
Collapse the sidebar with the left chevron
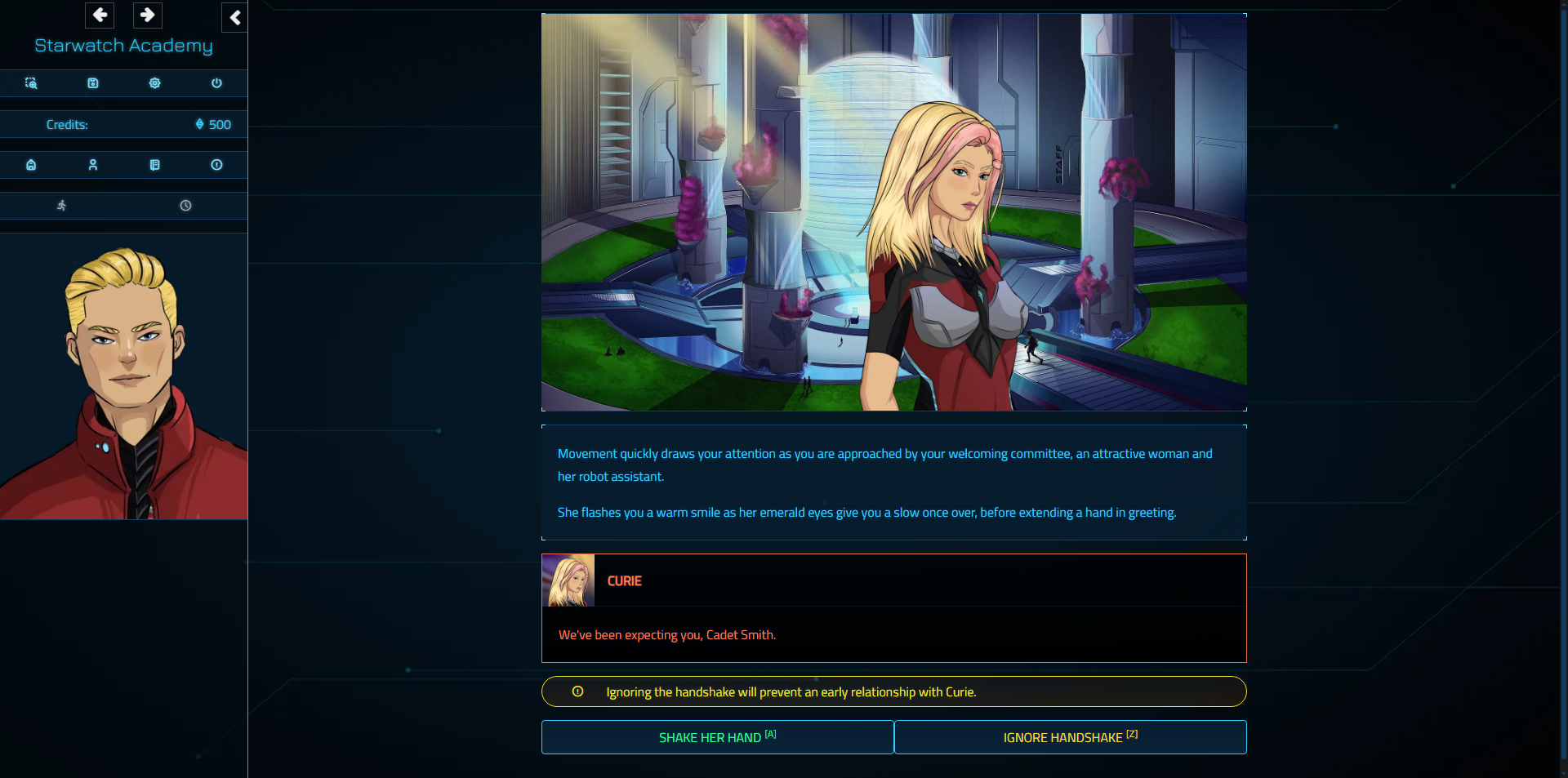[234, 17]
